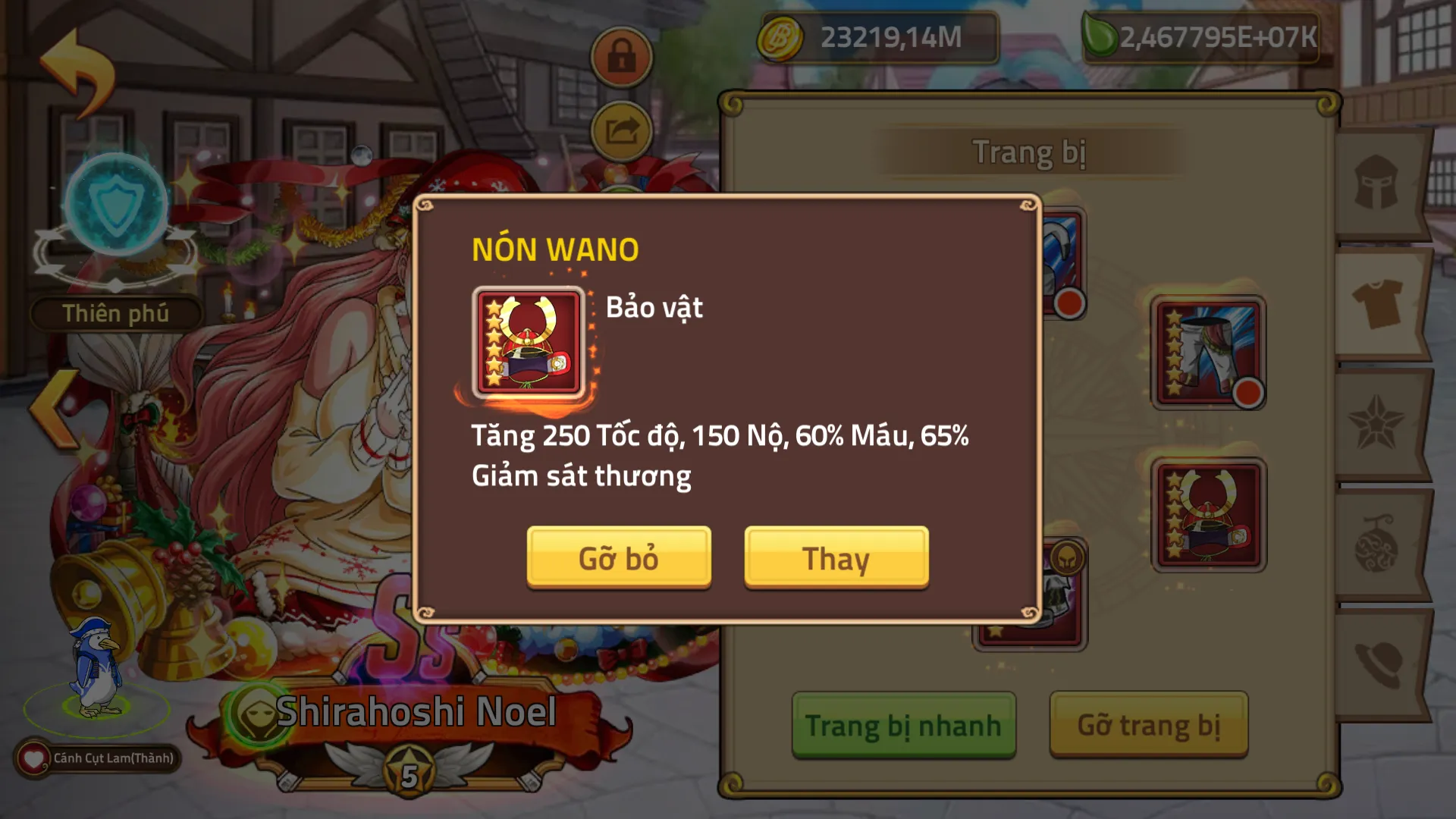Click the green leaf currency icon
This screenshot has width=1456, height=819.
click(x=1098, y=33)
